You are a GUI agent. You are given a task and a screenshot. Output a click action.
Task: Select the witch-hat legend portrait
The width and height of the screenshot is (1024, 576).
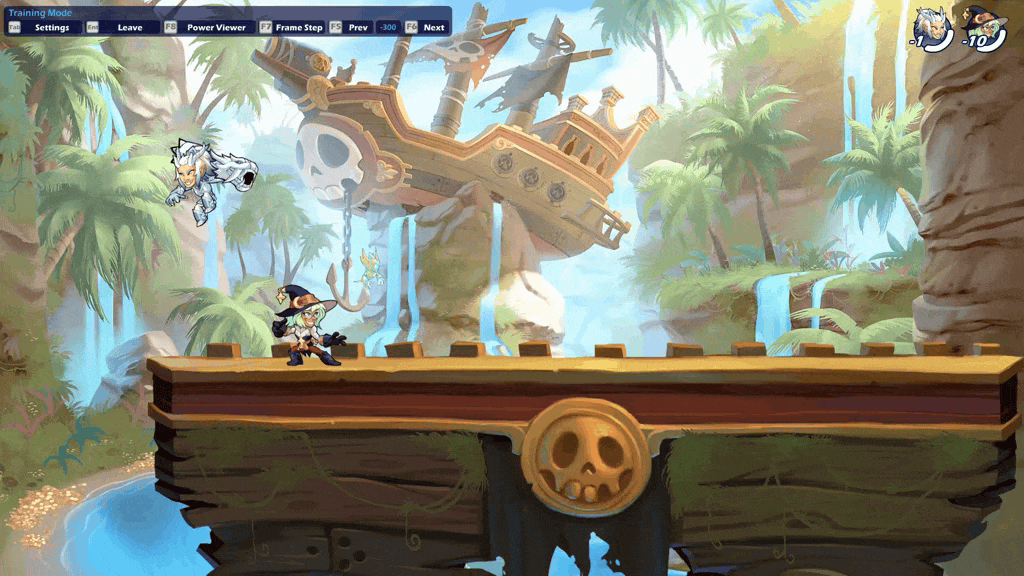pos(984,28)
